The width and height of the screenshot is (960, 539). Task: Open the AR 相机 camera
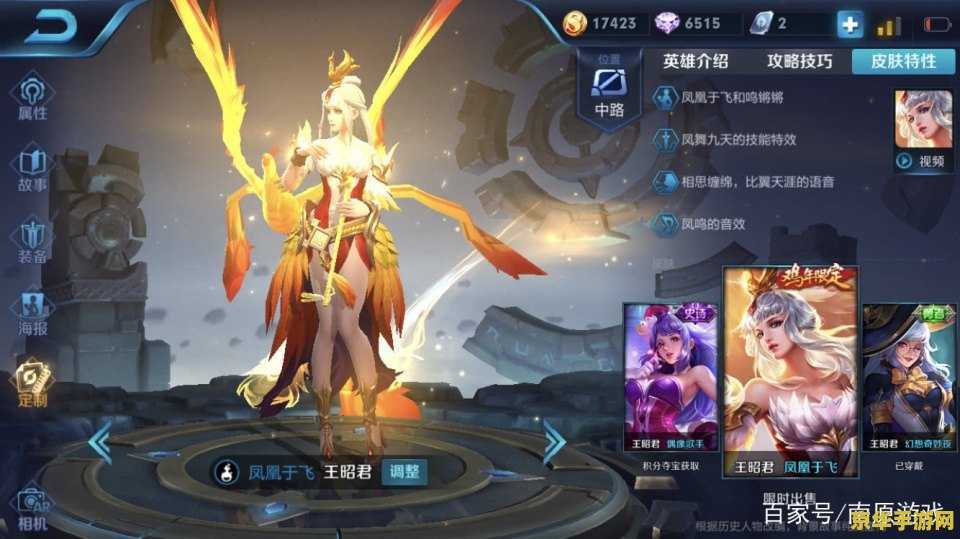[31, 508]
